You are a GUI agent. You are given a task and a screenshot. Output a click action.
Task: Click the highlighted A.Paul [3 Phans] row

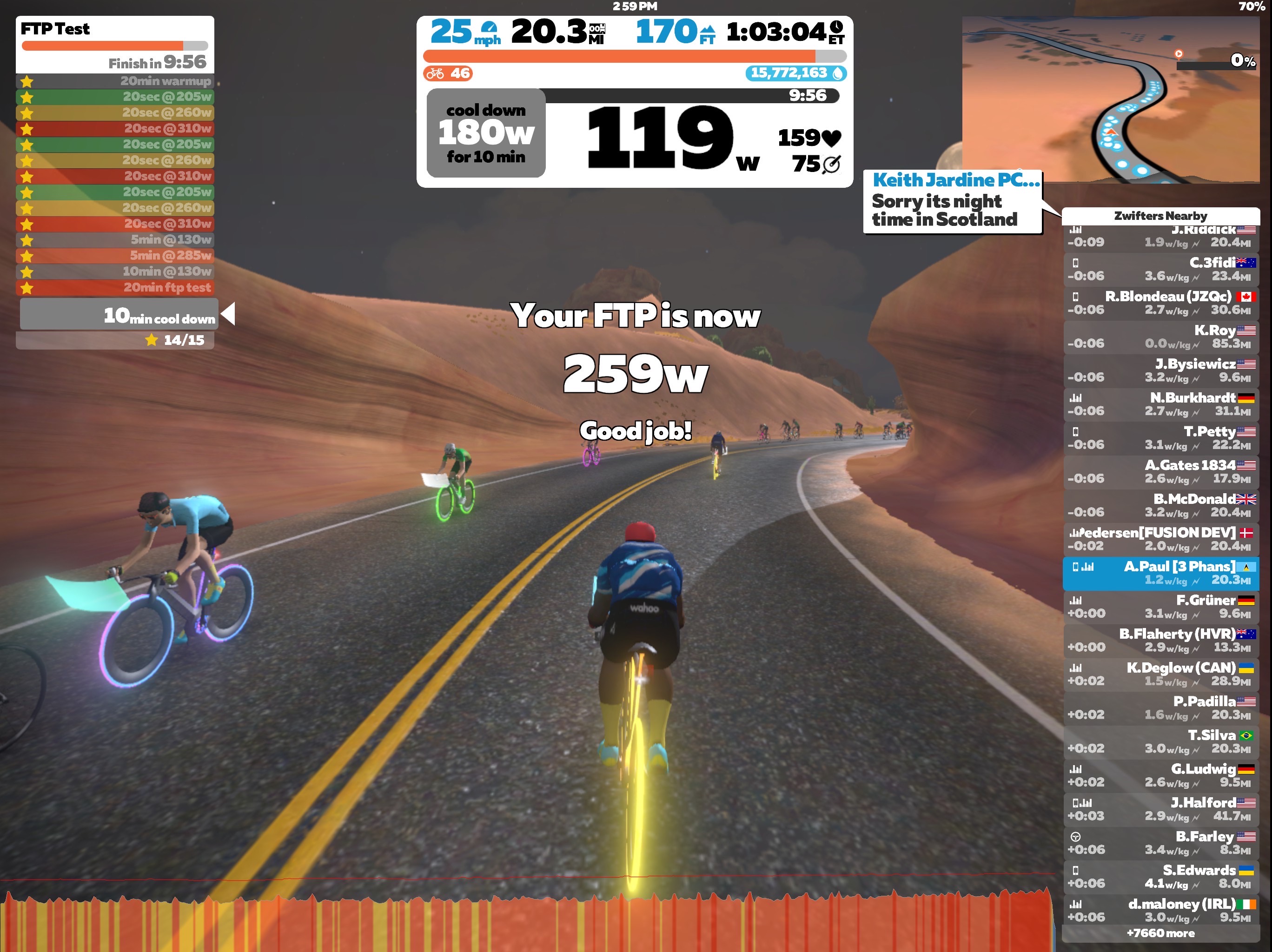tap(1160, 573)
